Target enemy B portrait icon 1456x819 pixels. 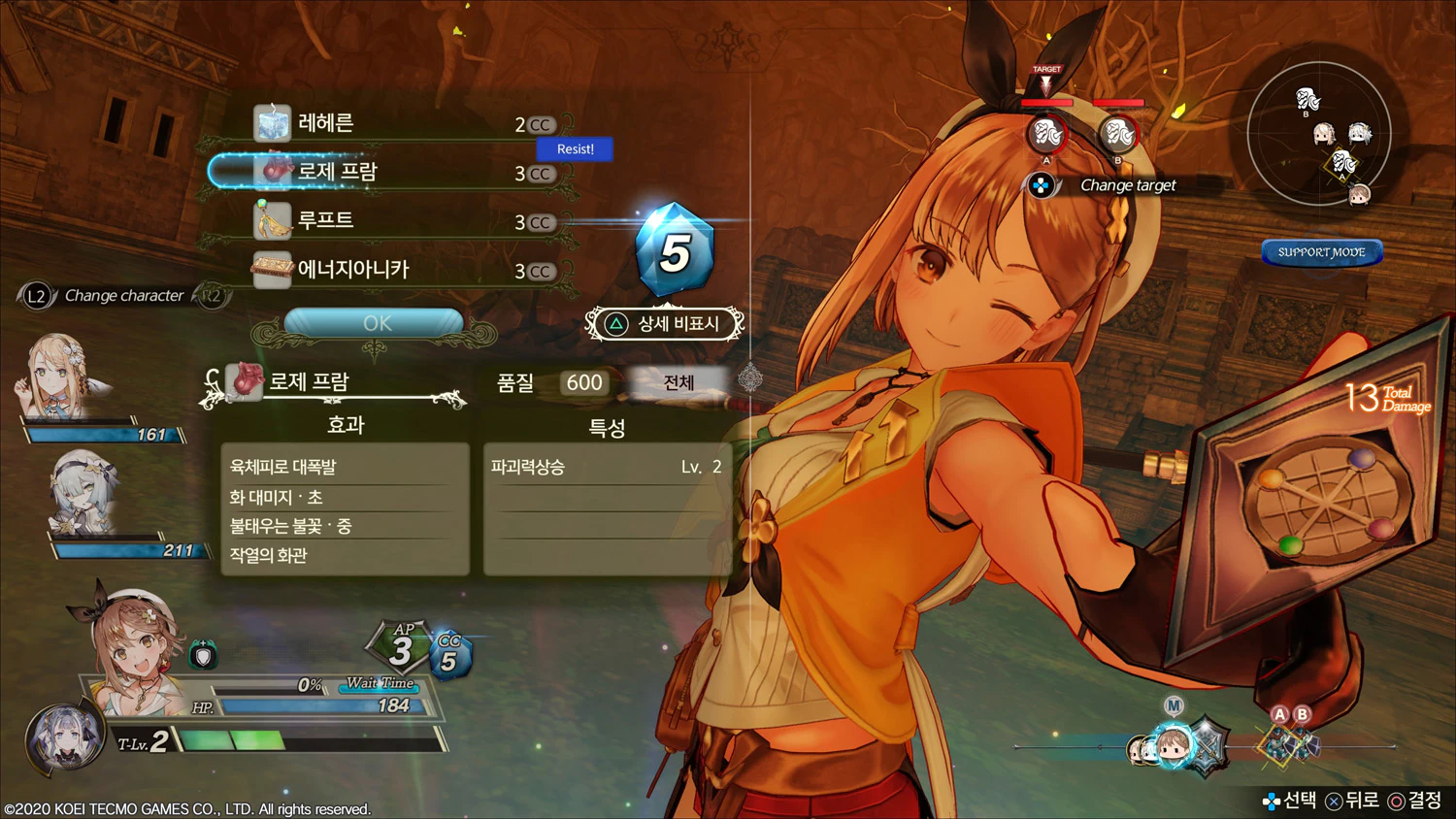tap(1118, 134)
